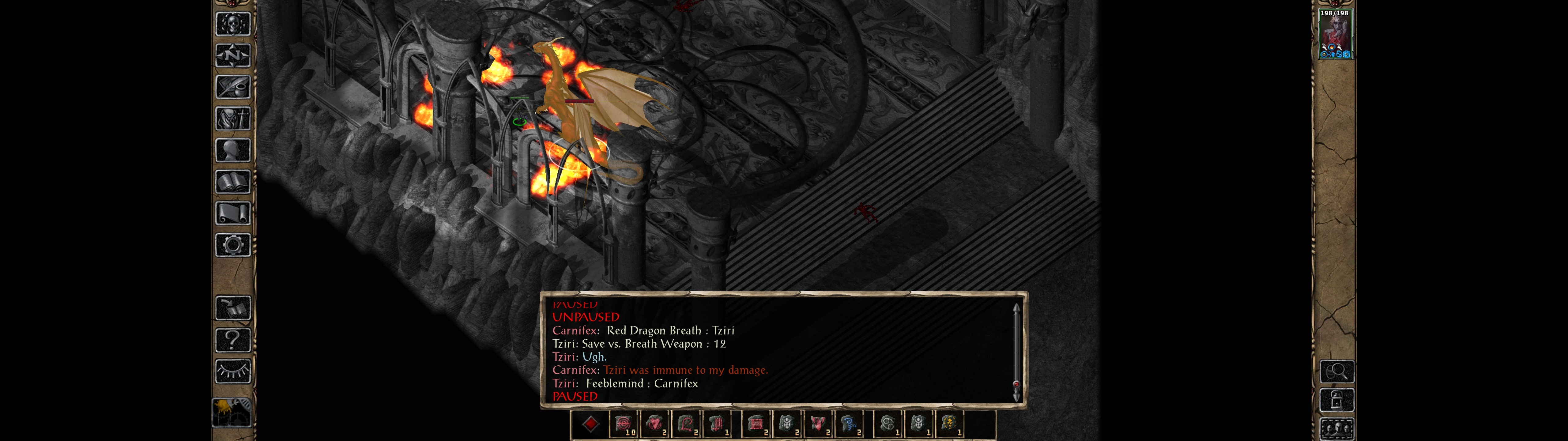Choose the red heart spell icon
The height and width of the screenshot is (441, 1568).
[654, 424]
